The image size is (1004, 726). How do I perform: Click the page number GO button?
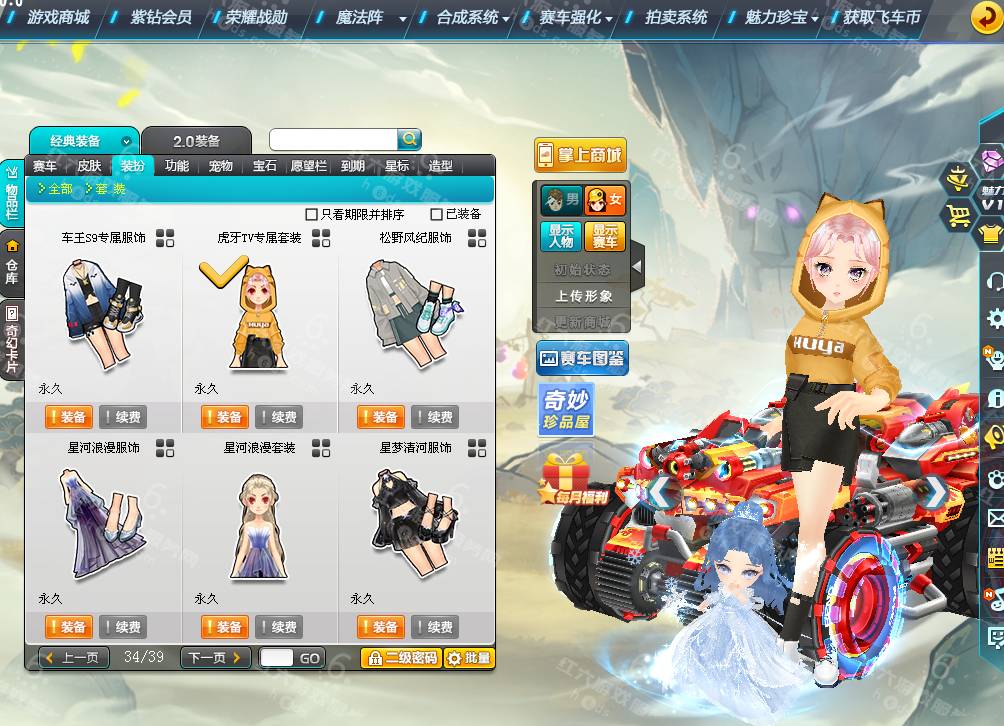click(x=310, y=658)
